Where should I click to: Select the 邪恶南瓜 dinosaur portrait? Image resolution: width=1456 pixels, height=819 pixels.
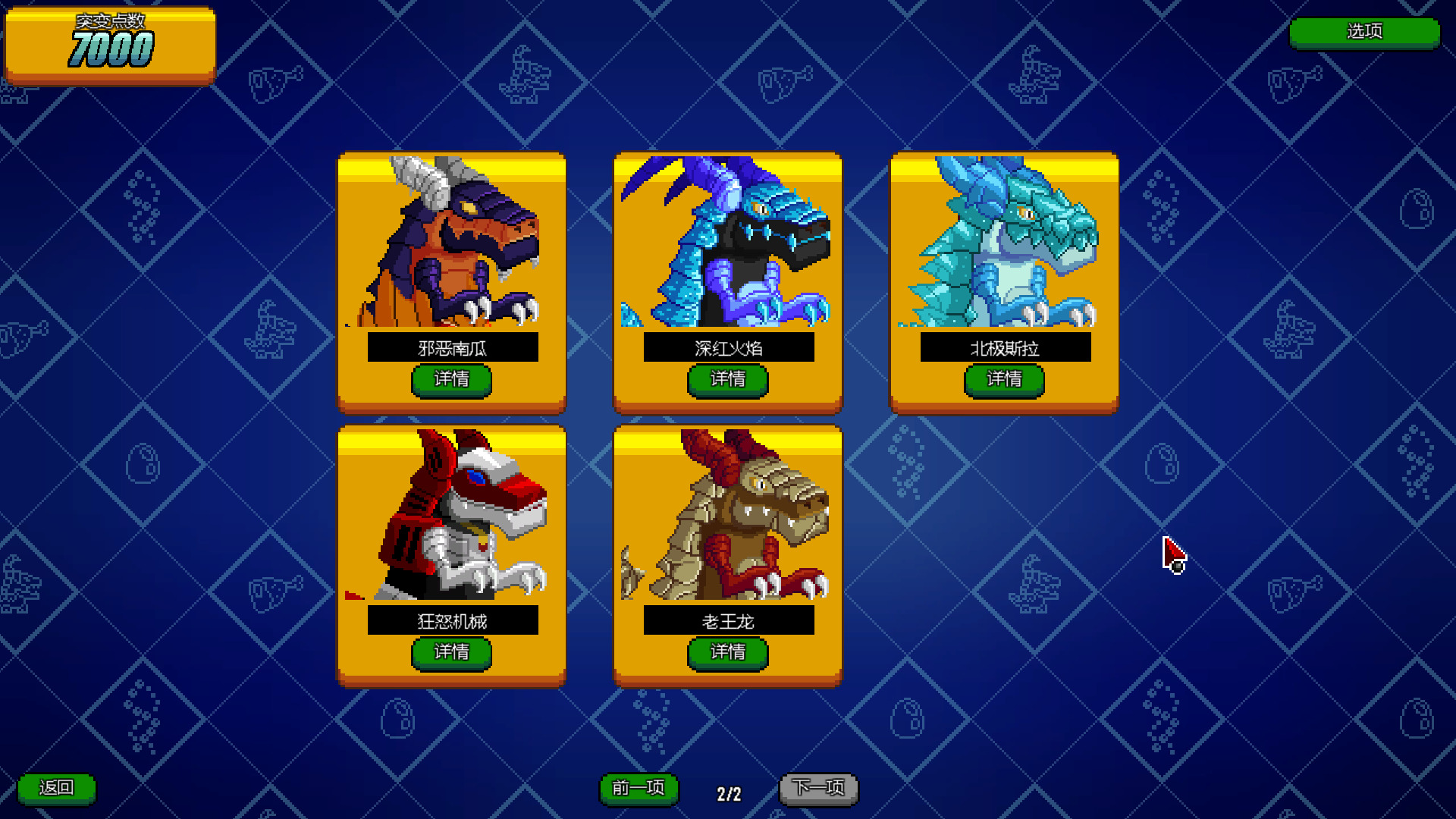coord(451,243)
